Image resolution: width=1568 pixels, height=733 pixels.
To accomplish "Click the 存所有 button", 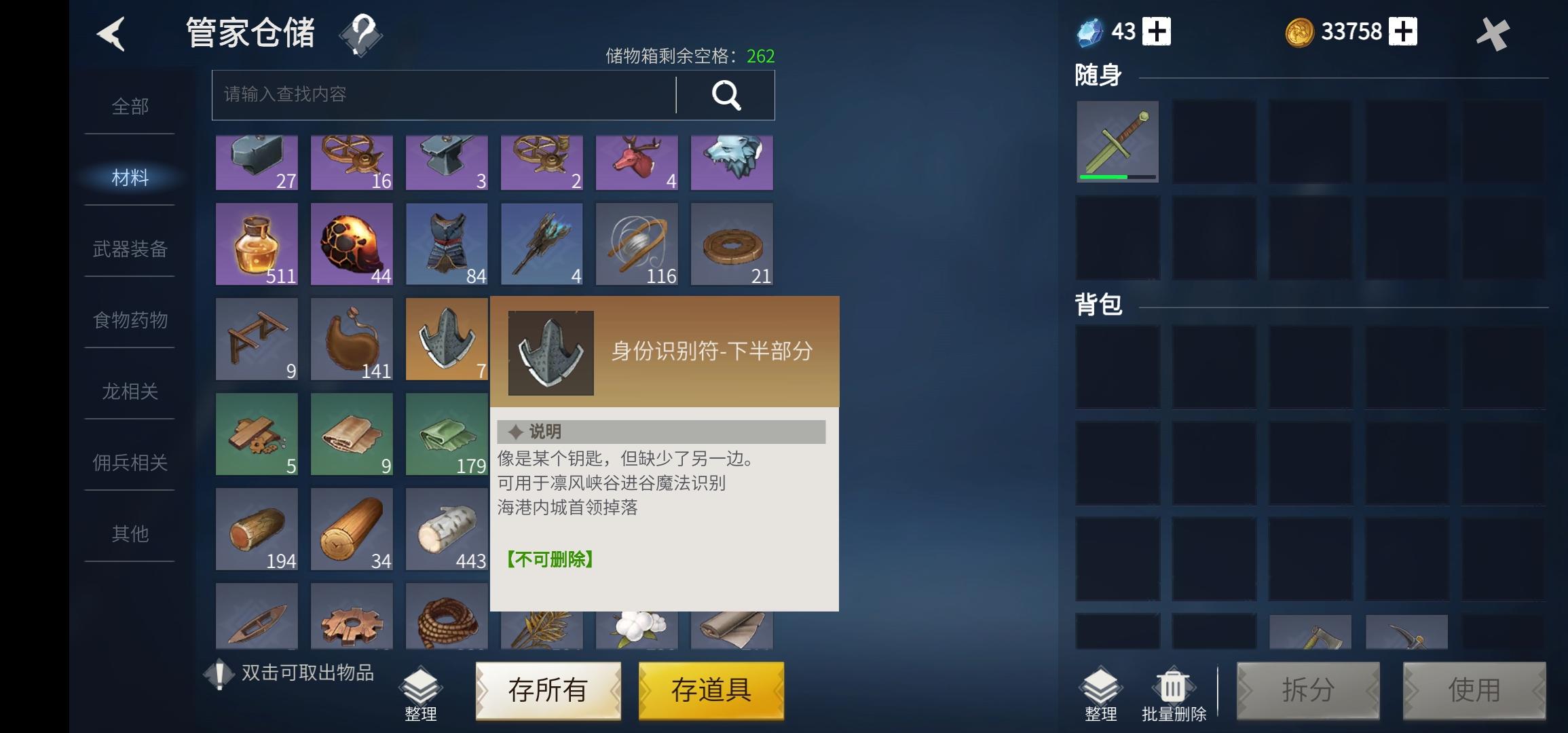I will (x=547, y=690).
